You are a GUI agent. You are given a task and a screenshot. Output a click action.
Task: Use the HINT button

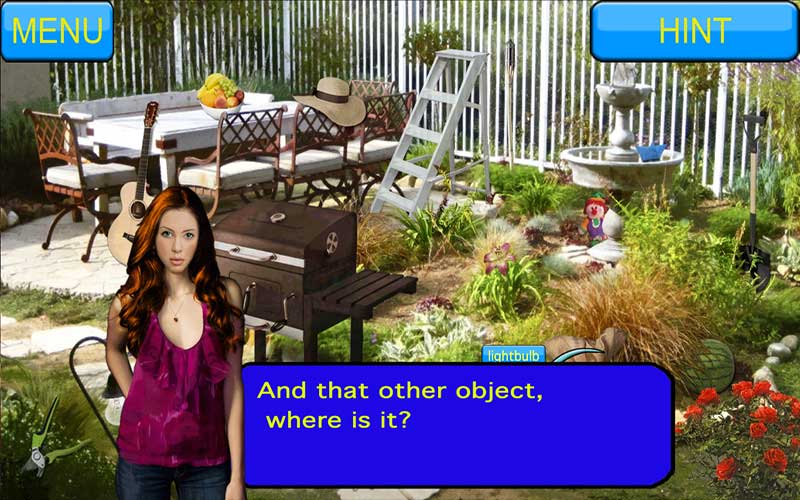click(x=694, y=31)
